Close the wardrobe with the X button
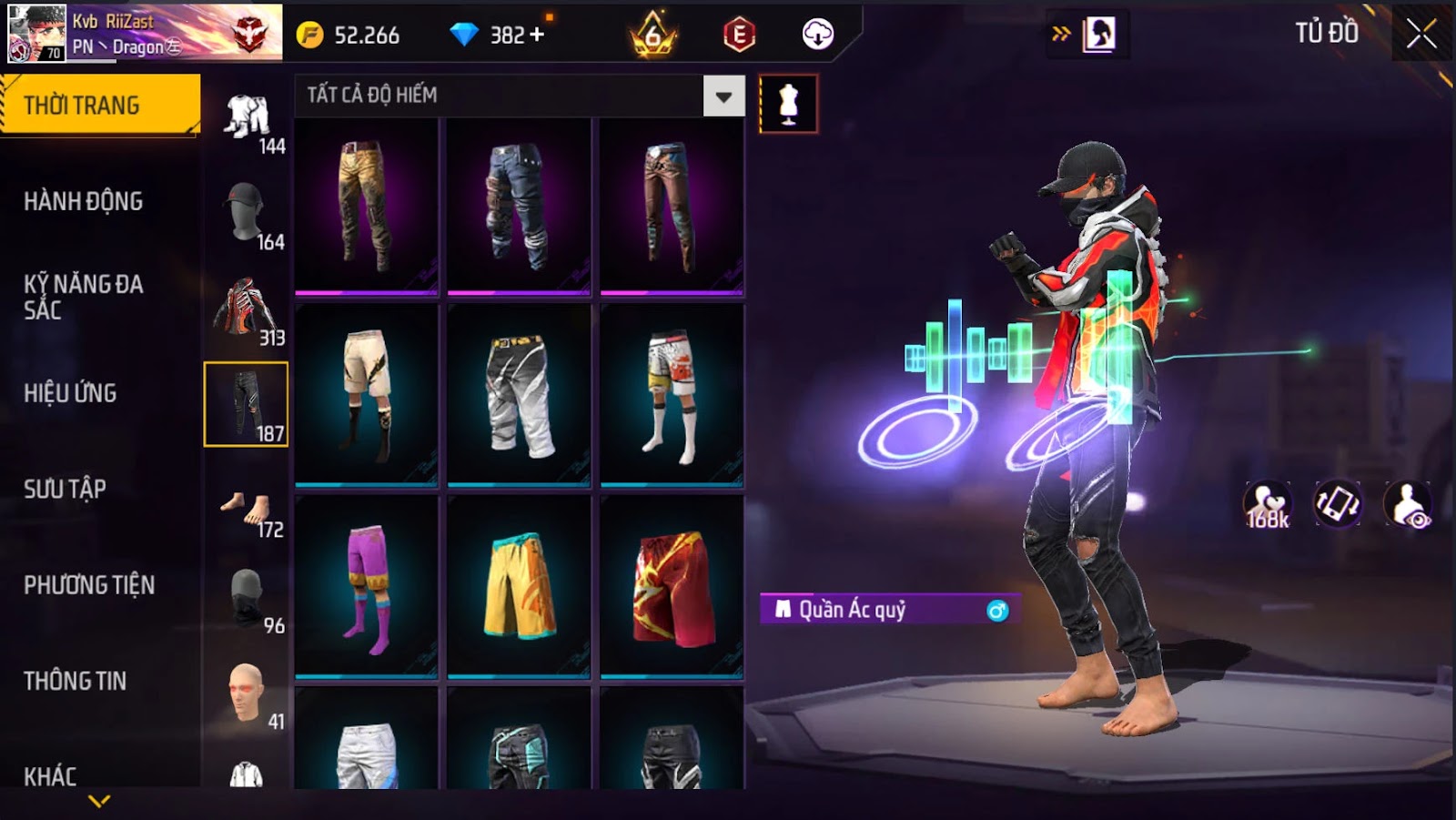Viewport: 1456px width, 820px height. (x=1421, y=35)
